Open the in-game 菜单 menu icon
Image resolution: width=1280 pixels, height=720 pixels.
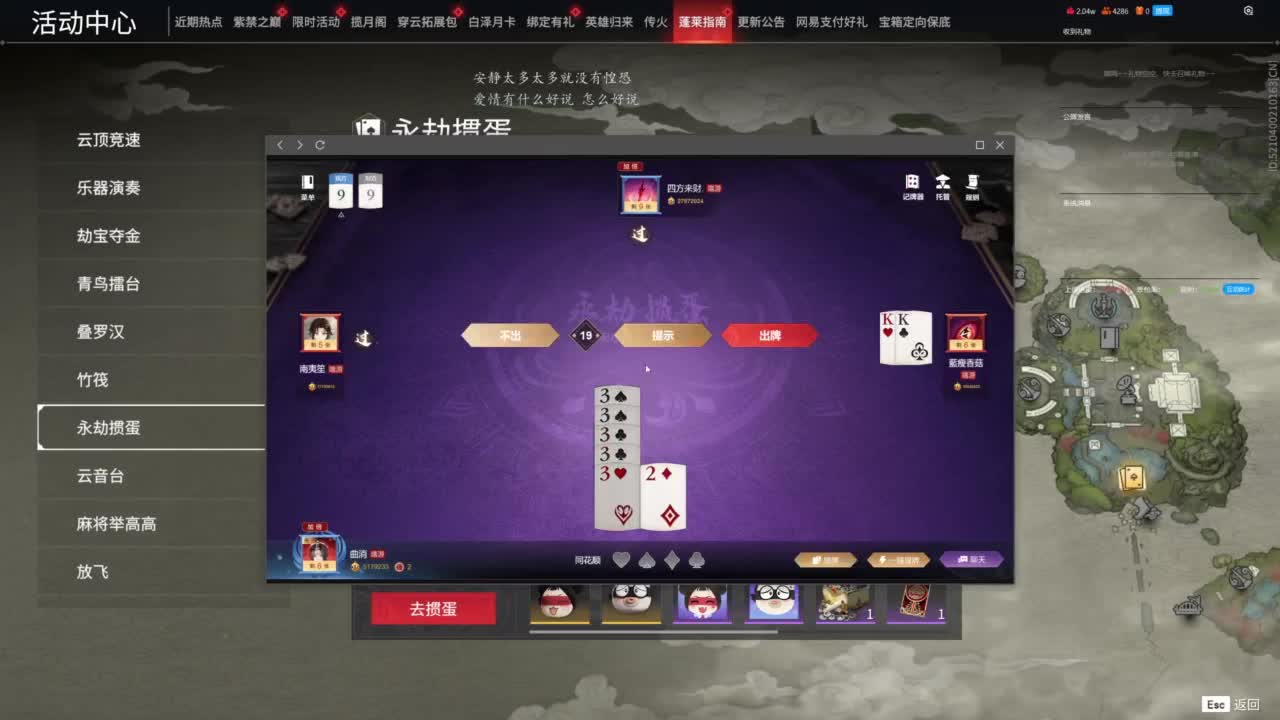coord(306,183)
